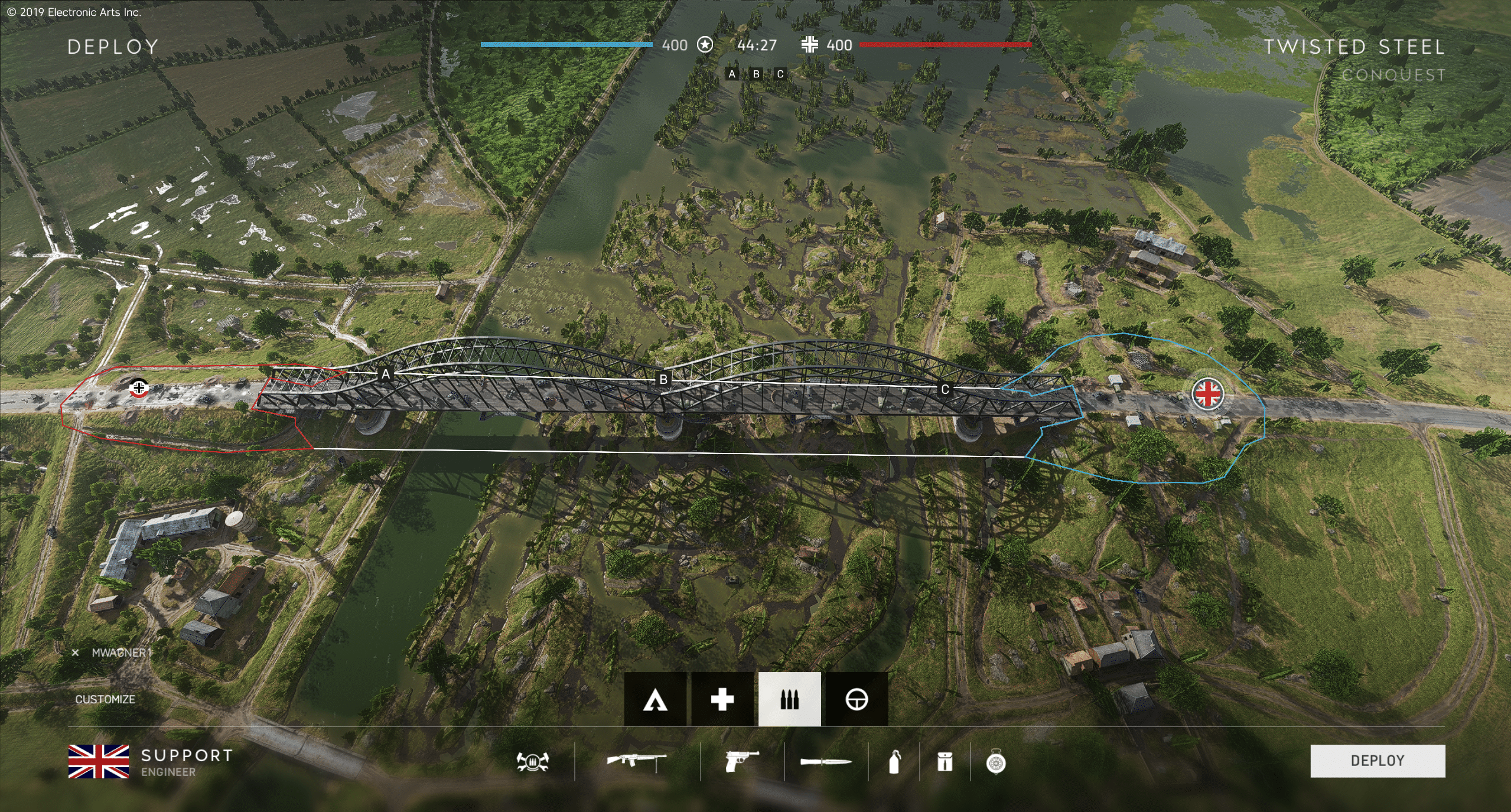Click the DEPLOY button
The height and width of the screenshot is (812, 1511).
[1377, 761]
